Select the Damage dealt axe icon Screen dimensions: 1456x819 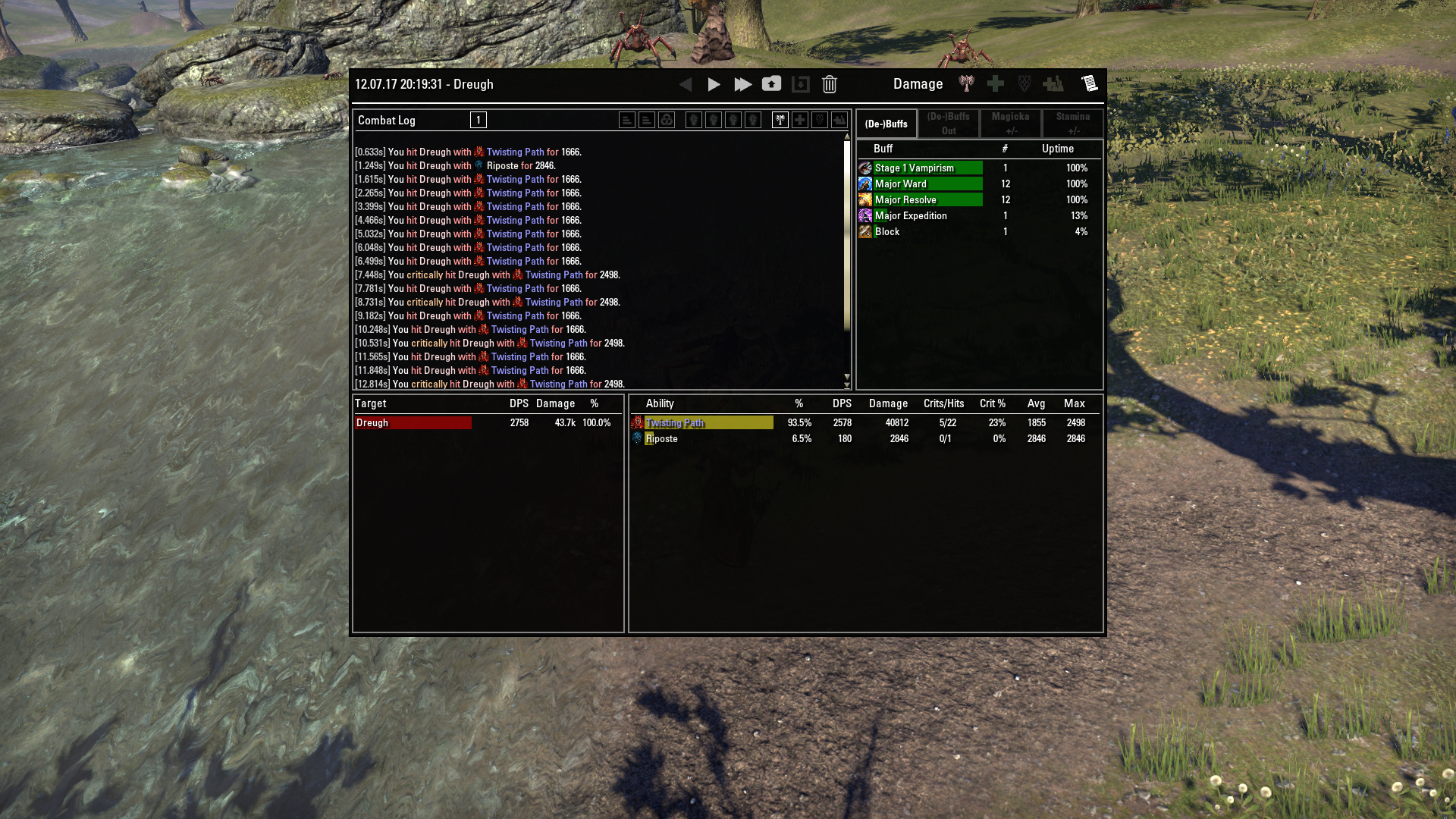[967, 85]
